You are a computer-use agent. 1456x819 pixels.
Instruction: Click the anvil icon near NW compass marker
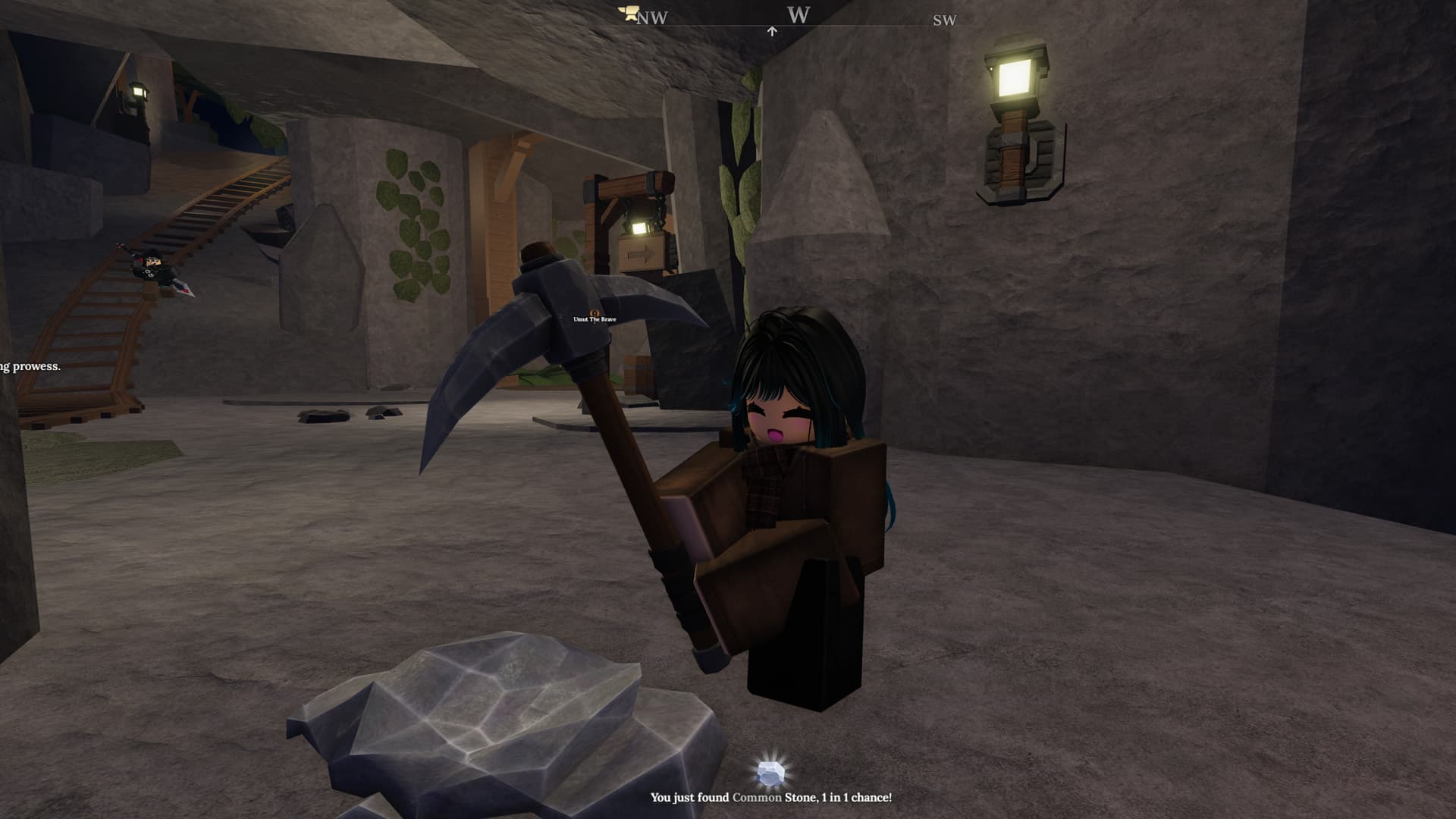pos(628,13)
